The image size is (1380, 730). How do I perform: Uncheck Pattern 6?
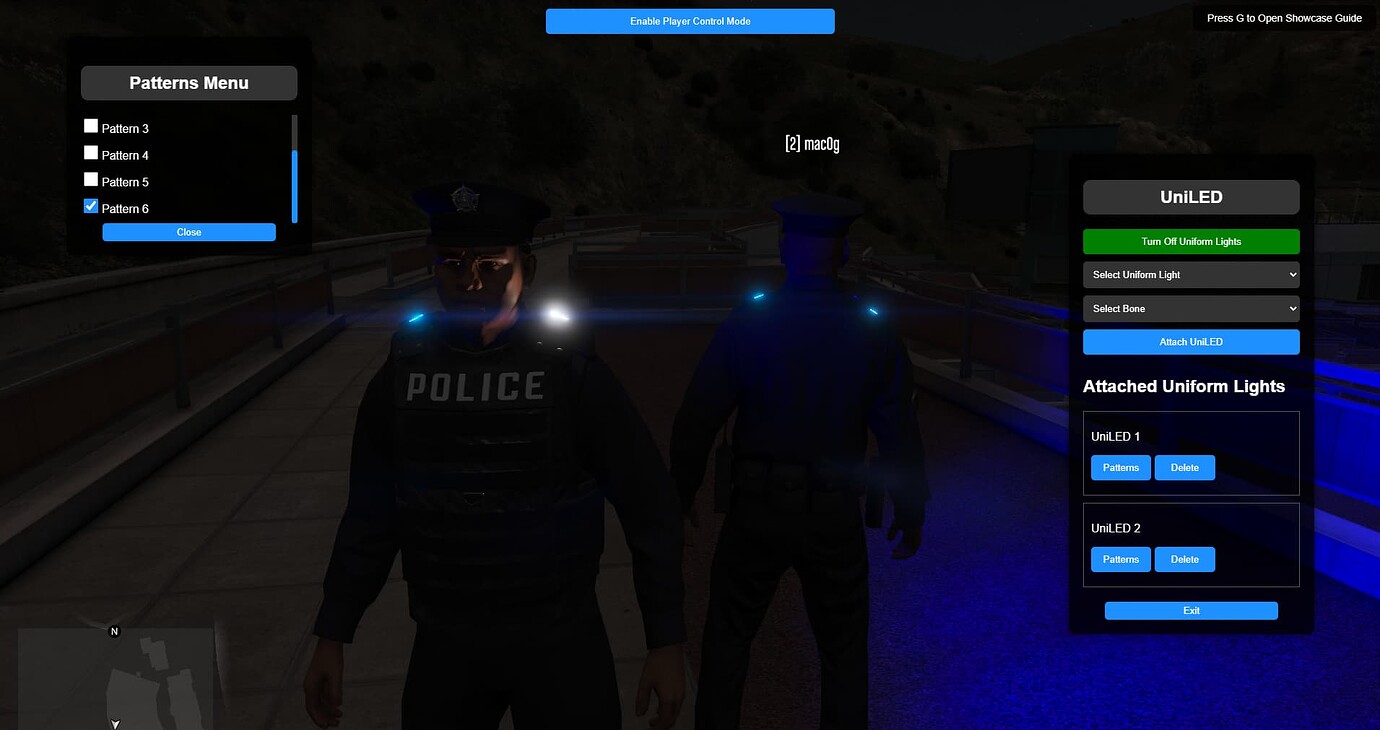[x=90, y=206]
